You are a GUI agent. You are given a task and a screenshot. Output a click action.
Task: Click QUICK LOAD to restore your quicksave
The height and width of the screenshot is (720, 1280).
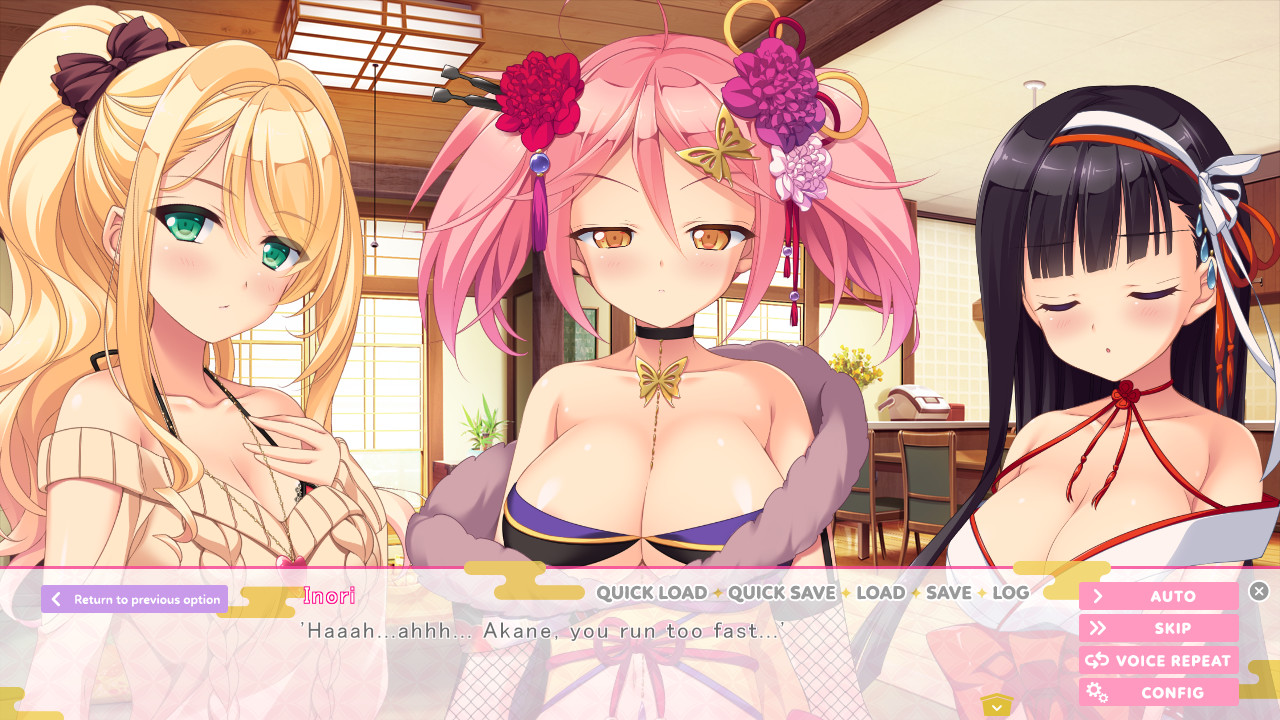[x=650, y=593]
